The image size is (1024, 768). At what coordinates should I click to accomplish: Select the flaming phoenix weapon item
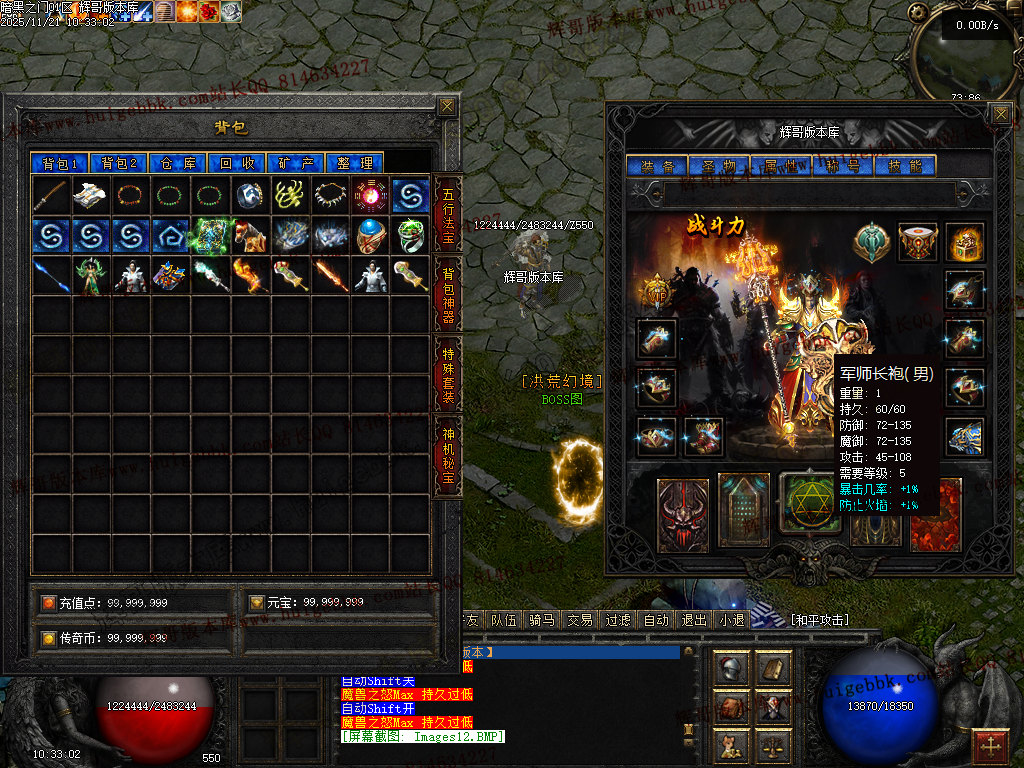click(251, 276)
